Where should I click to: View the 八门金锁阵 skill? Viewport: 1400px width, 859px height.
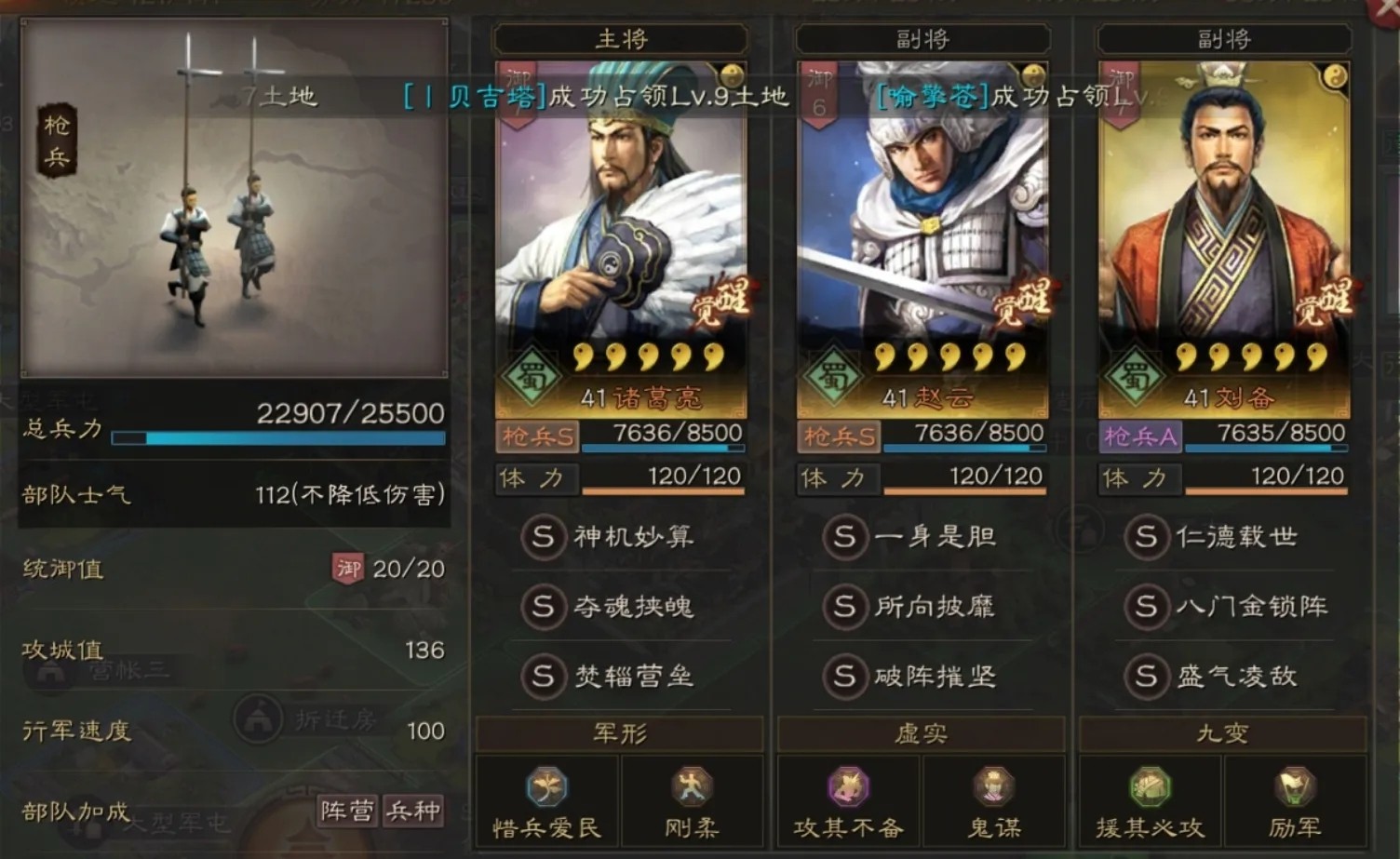[x=1229, y=609]
